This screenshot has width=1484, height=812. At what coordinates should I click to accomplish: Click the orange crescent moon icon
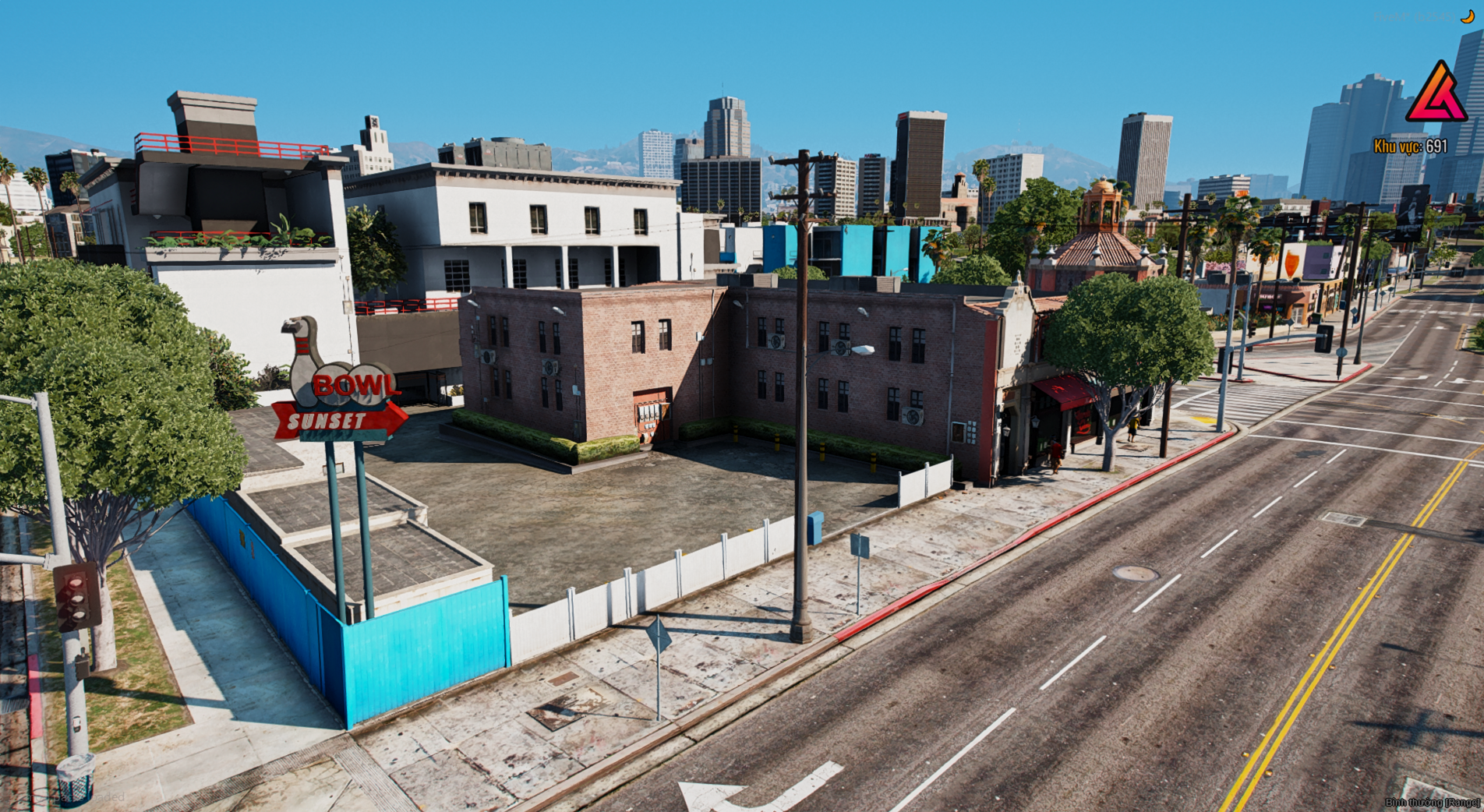(x=1467, y=16)
